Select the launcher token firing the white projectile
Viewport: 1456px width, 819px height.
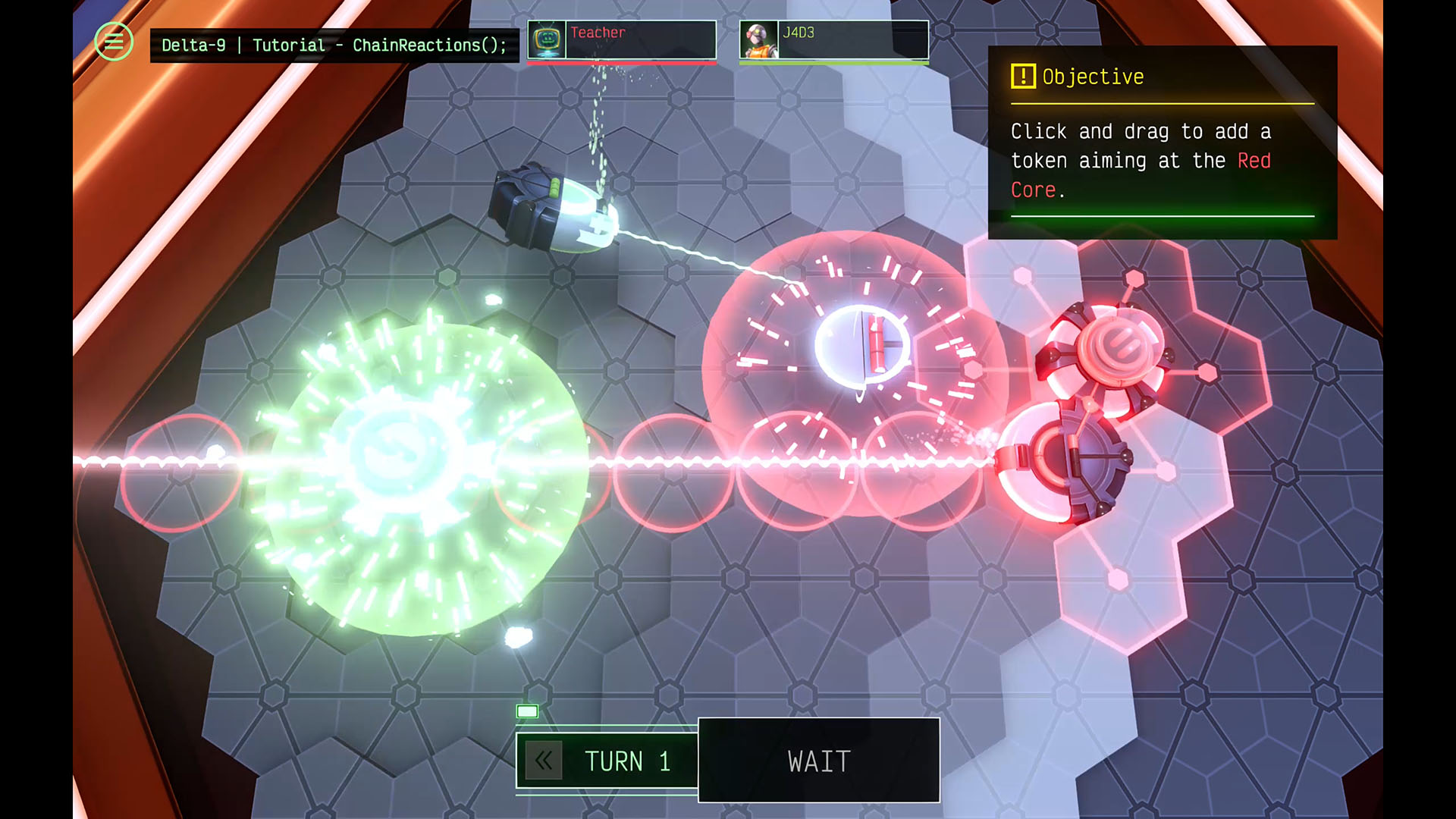[x=554, y=206]
